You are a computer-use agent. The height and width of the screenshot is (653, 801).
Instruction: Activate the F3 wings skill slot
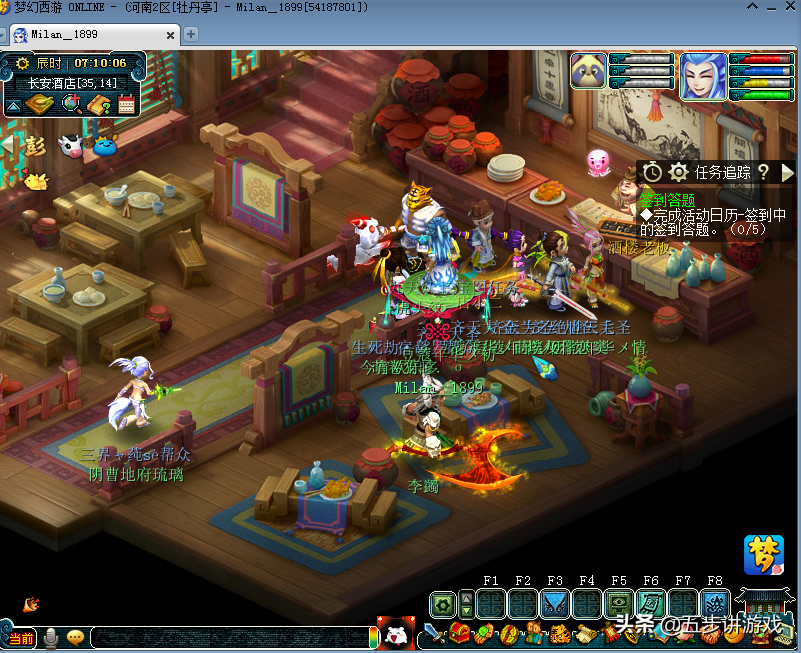click(555, 604)
